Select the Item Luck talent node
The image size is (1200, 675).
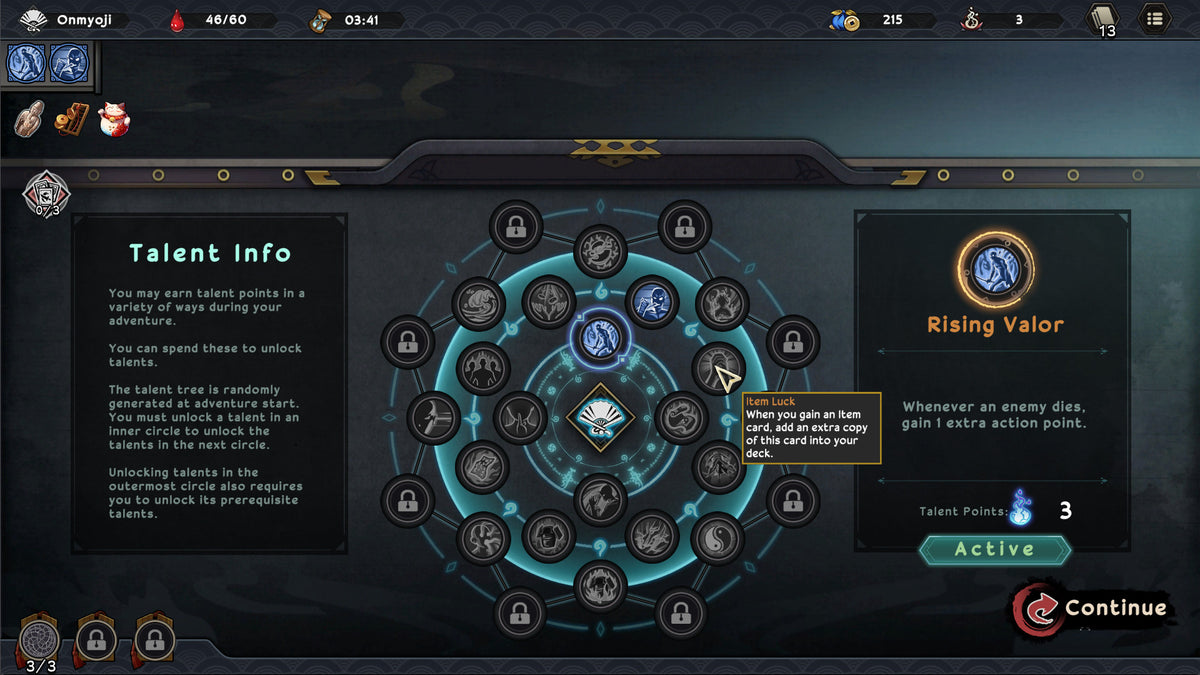717,368
